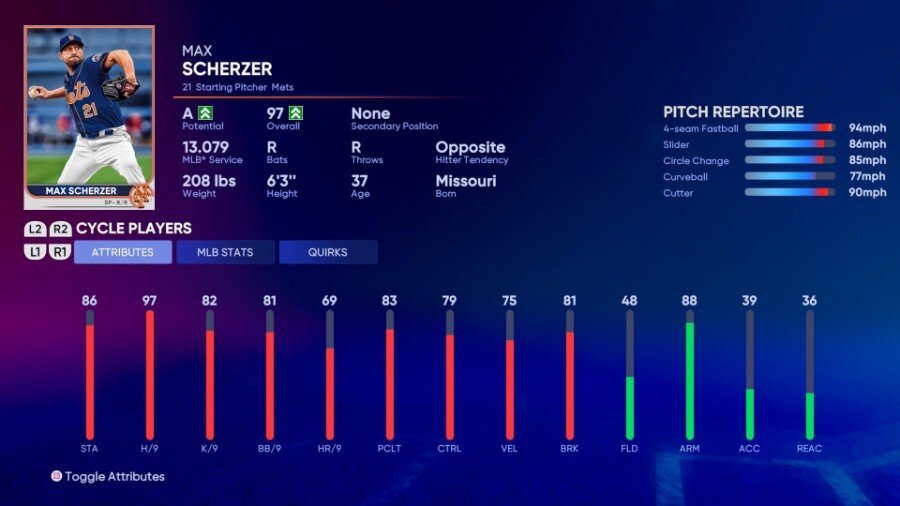Image resolution: width=900 pixels, height=506 pixels.
Task: Switch to the Attributes tab
Action: [123, 252]
